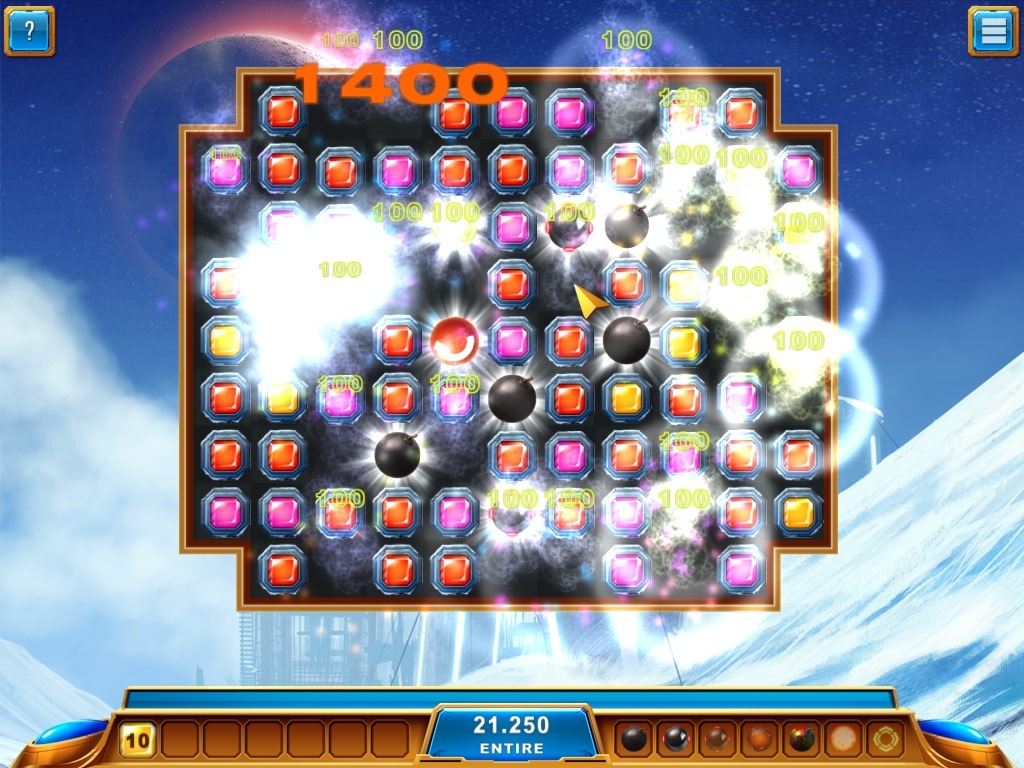Select the multicolored bomb power-up
1024x768 pixels.
click(x=802, y=739)
